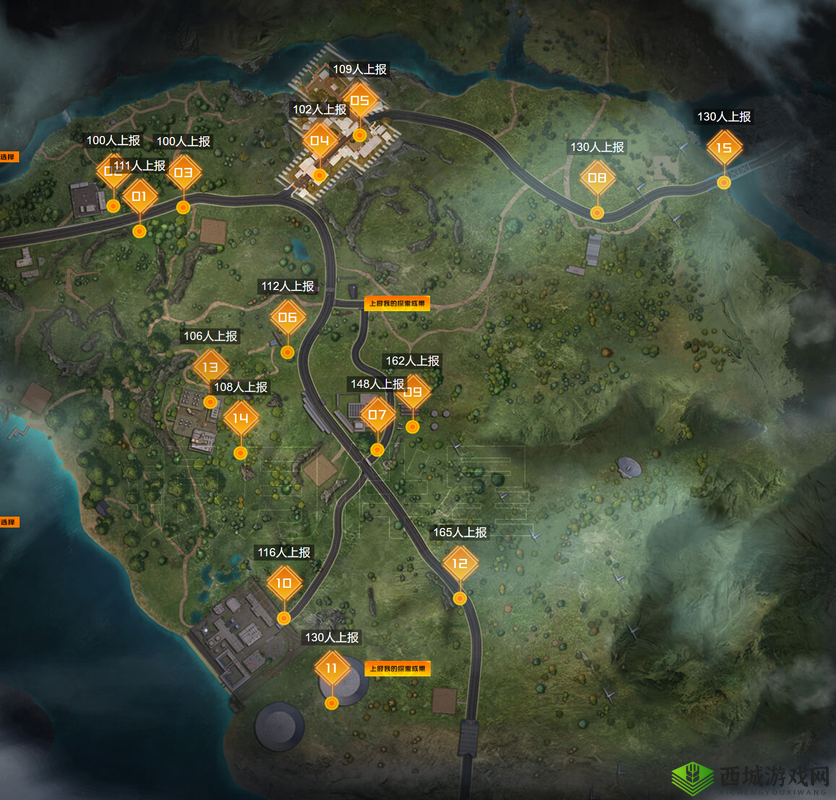The image size is (836, 800).
Task: Open map marker 07
Action: 377,415
